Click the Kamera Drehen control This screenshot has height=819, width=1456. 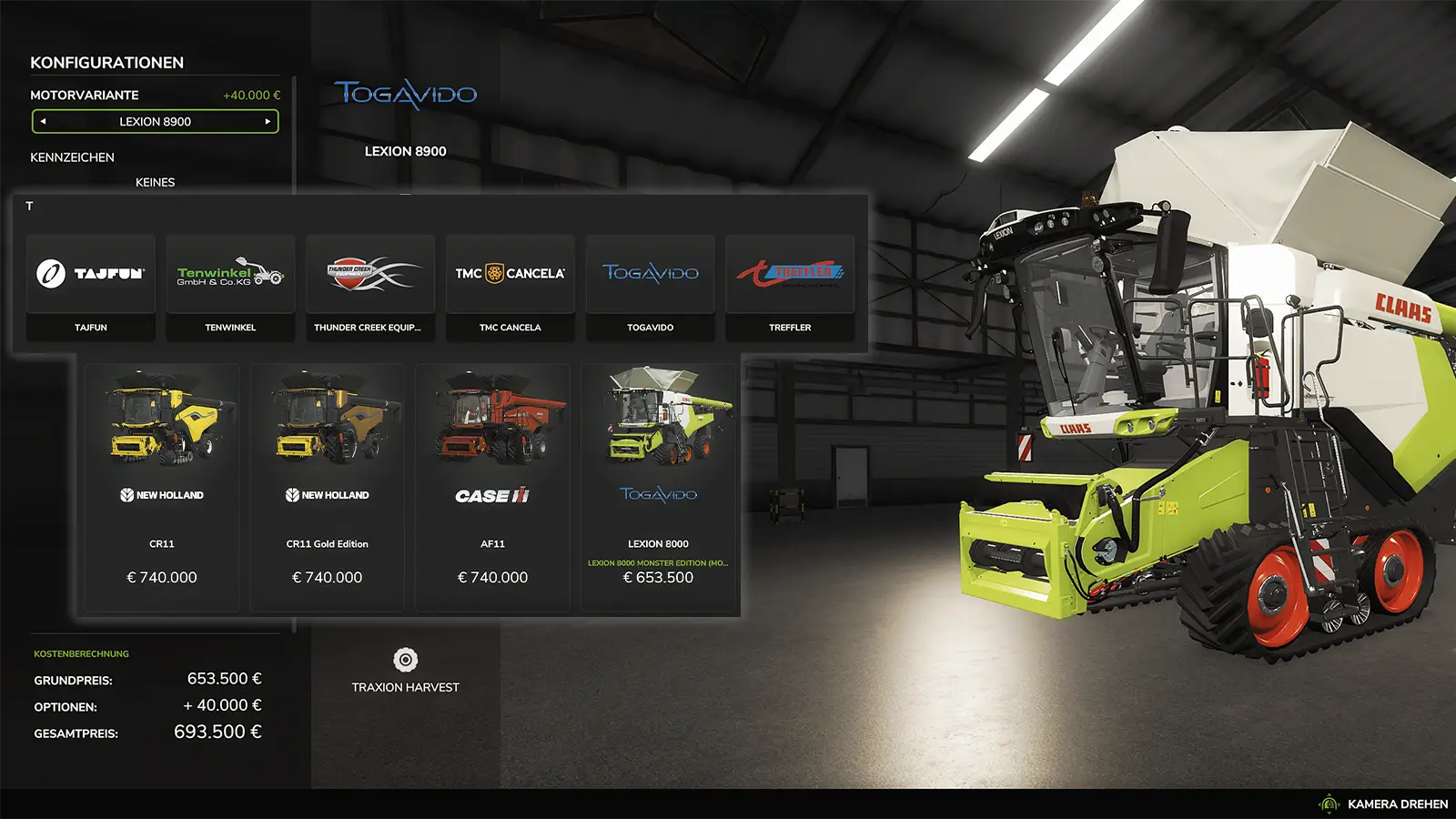pos(1385,804)
